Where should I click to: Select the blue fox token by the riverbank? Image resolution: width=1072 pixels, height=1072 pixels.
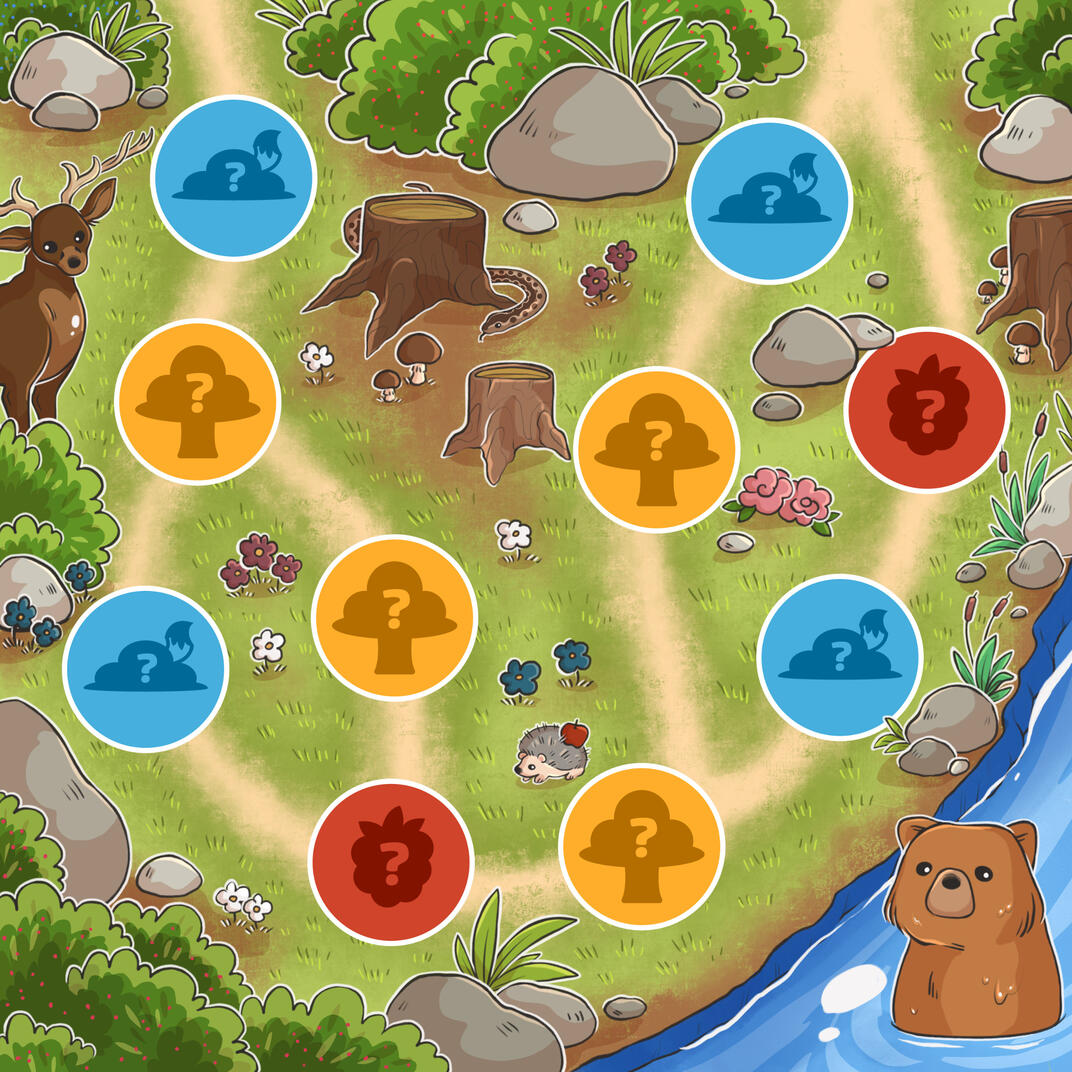(840, 657)
